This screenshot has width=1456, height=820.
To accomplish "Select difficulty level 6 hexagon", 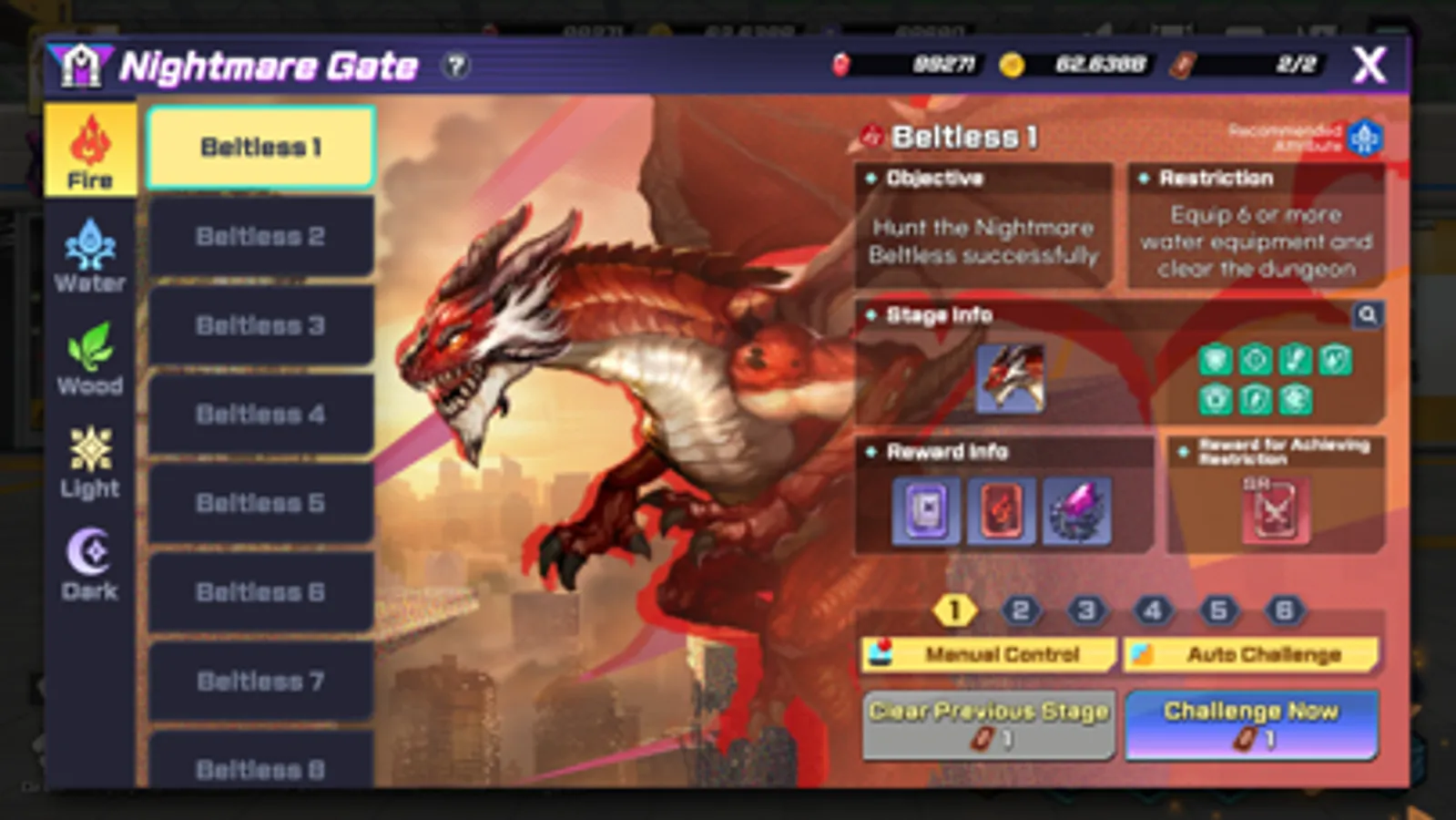I will (1284, 611).
